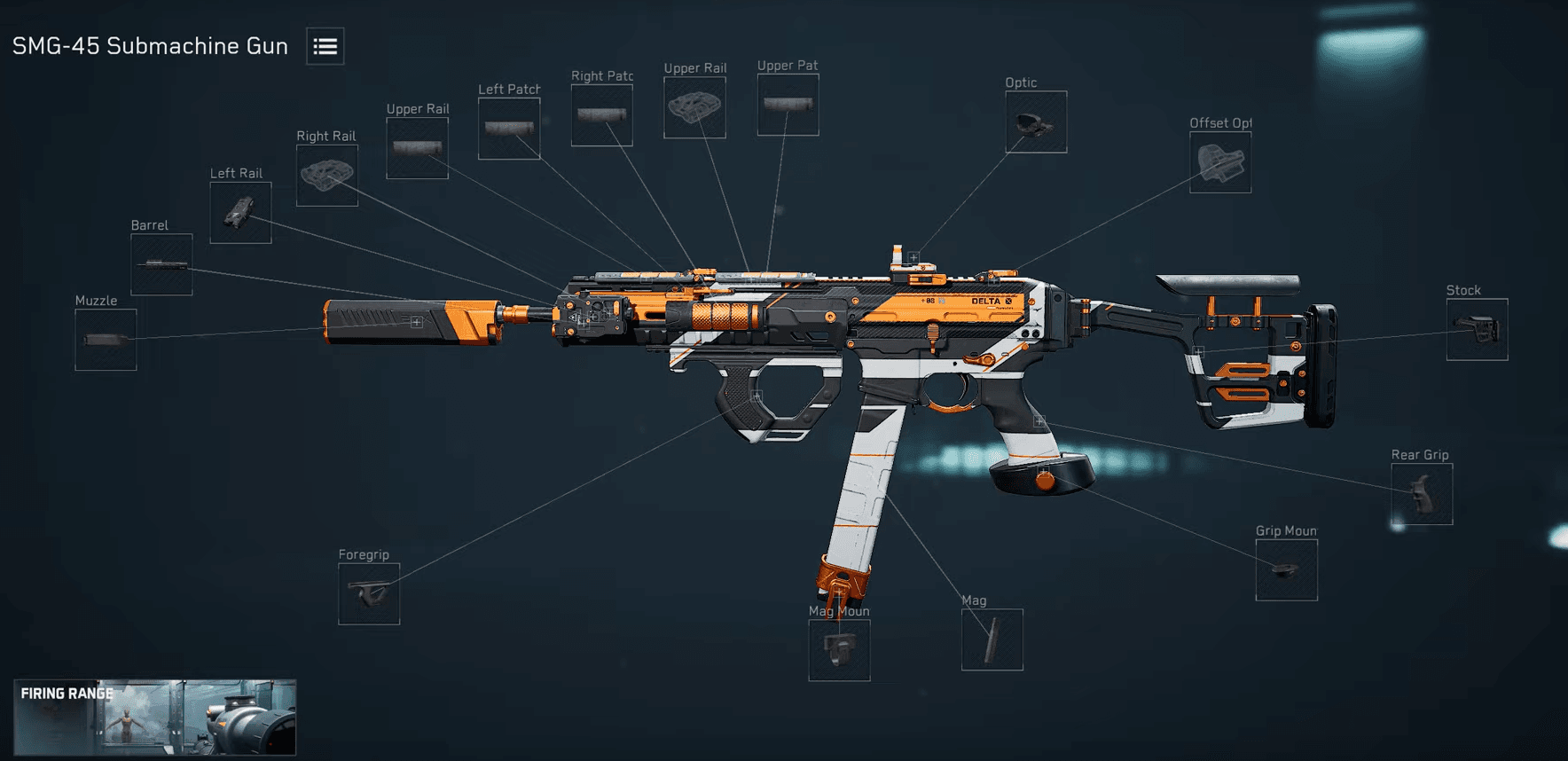Open the Right Rail slot

coord(326,175)
